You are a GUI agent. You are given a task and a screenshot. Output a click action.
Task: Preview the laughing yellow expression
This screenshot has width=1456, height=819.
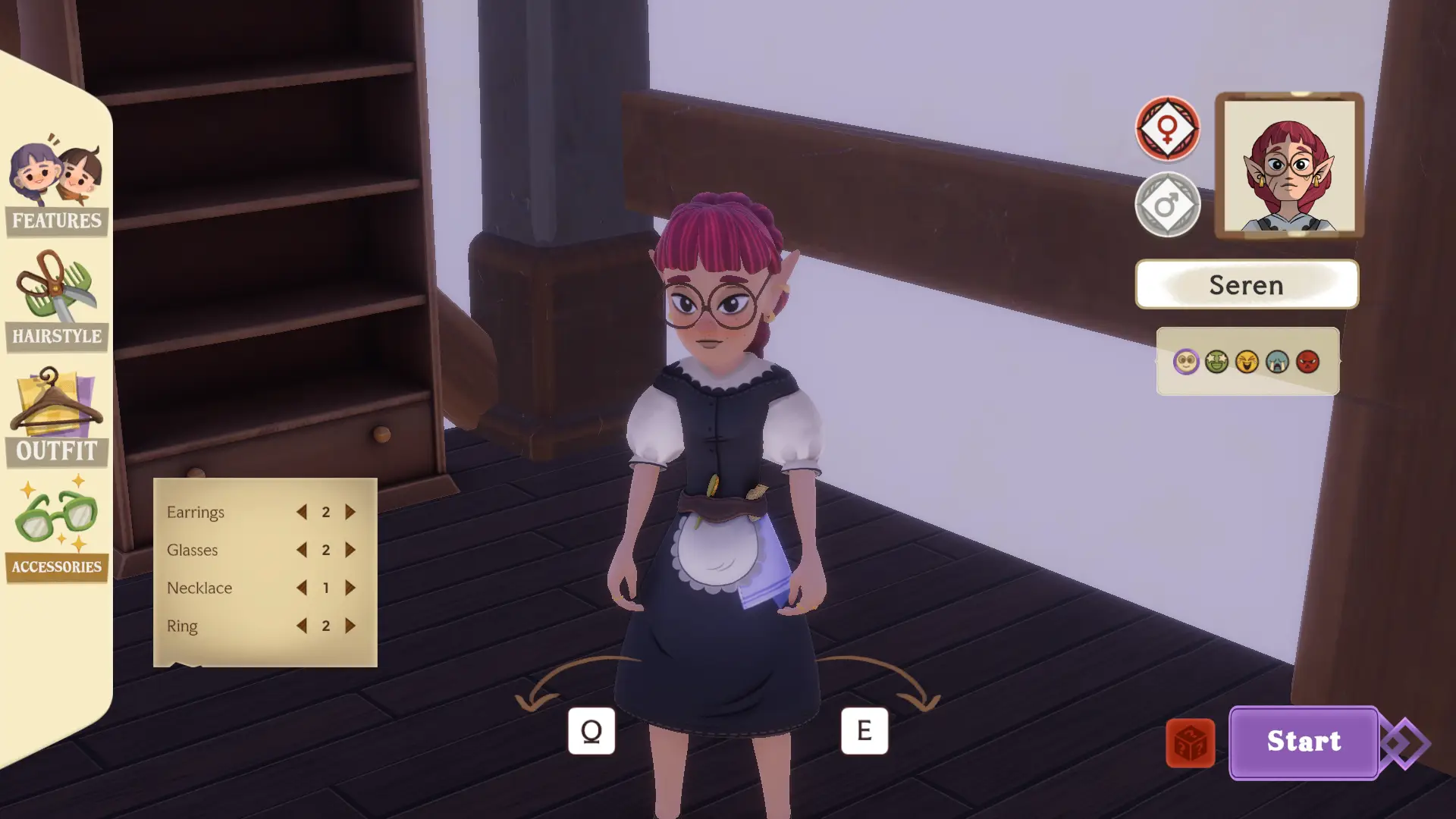pyautogui.click(x=1247, y=362)
